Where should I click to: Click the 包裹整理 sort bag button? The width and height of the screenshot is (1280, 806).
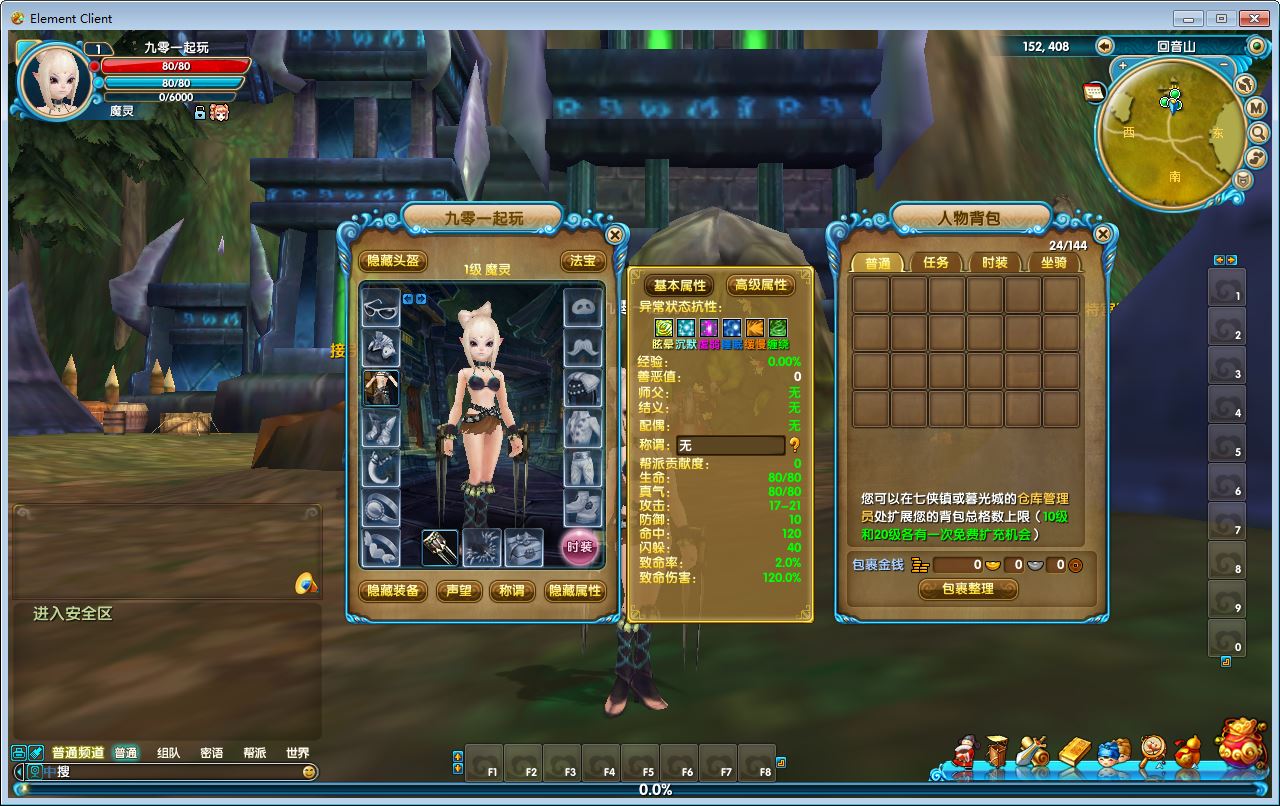[968, 589]
